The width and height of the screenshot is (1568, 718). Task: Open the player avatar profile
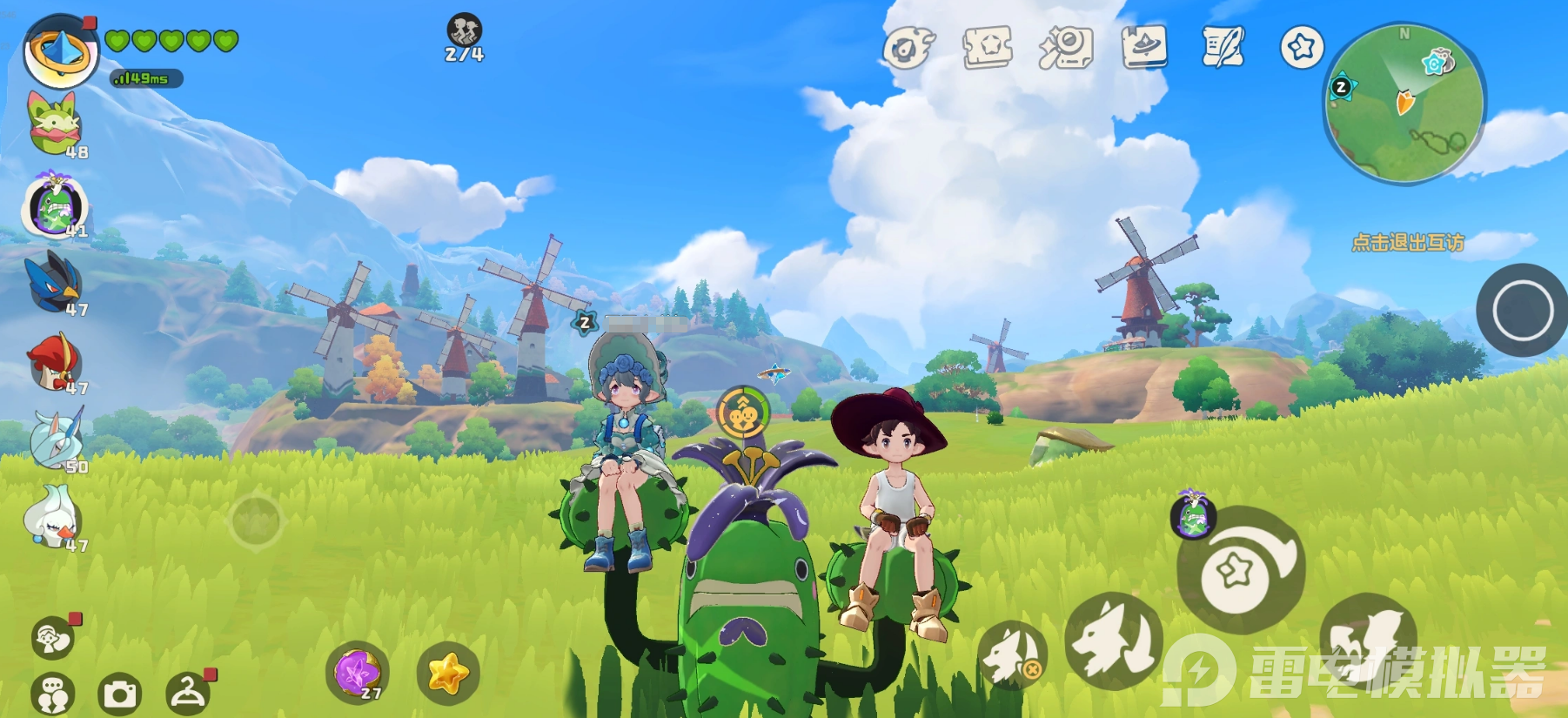tap(61, 52)
